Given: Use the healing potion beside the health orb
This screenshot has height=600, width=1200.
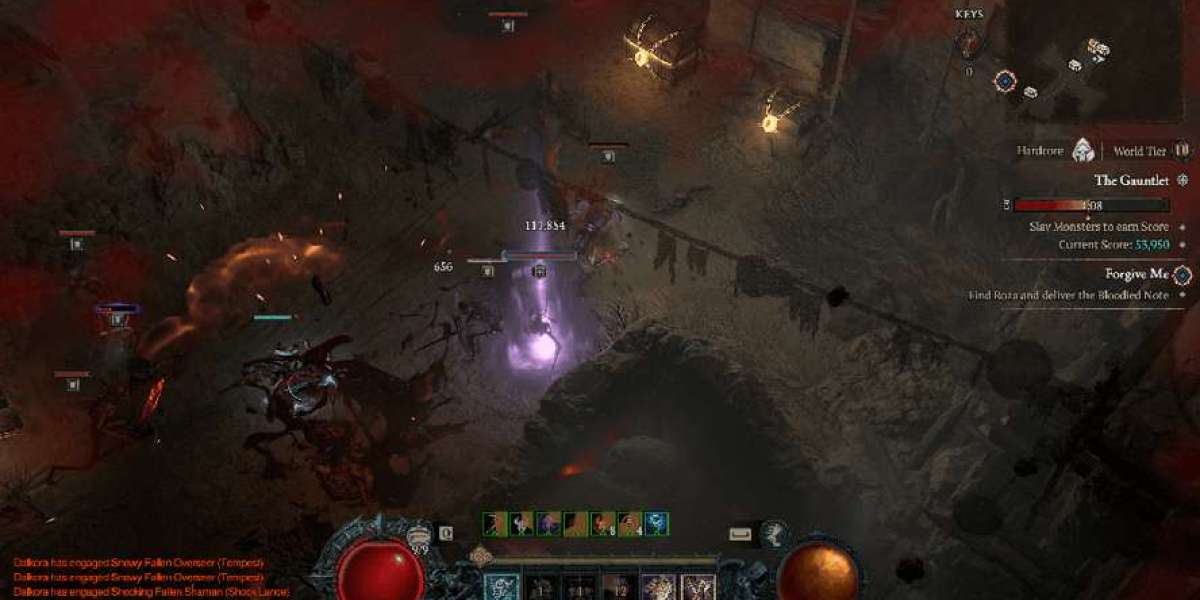Looking at the screenshot, I should (x=420, y=535).
